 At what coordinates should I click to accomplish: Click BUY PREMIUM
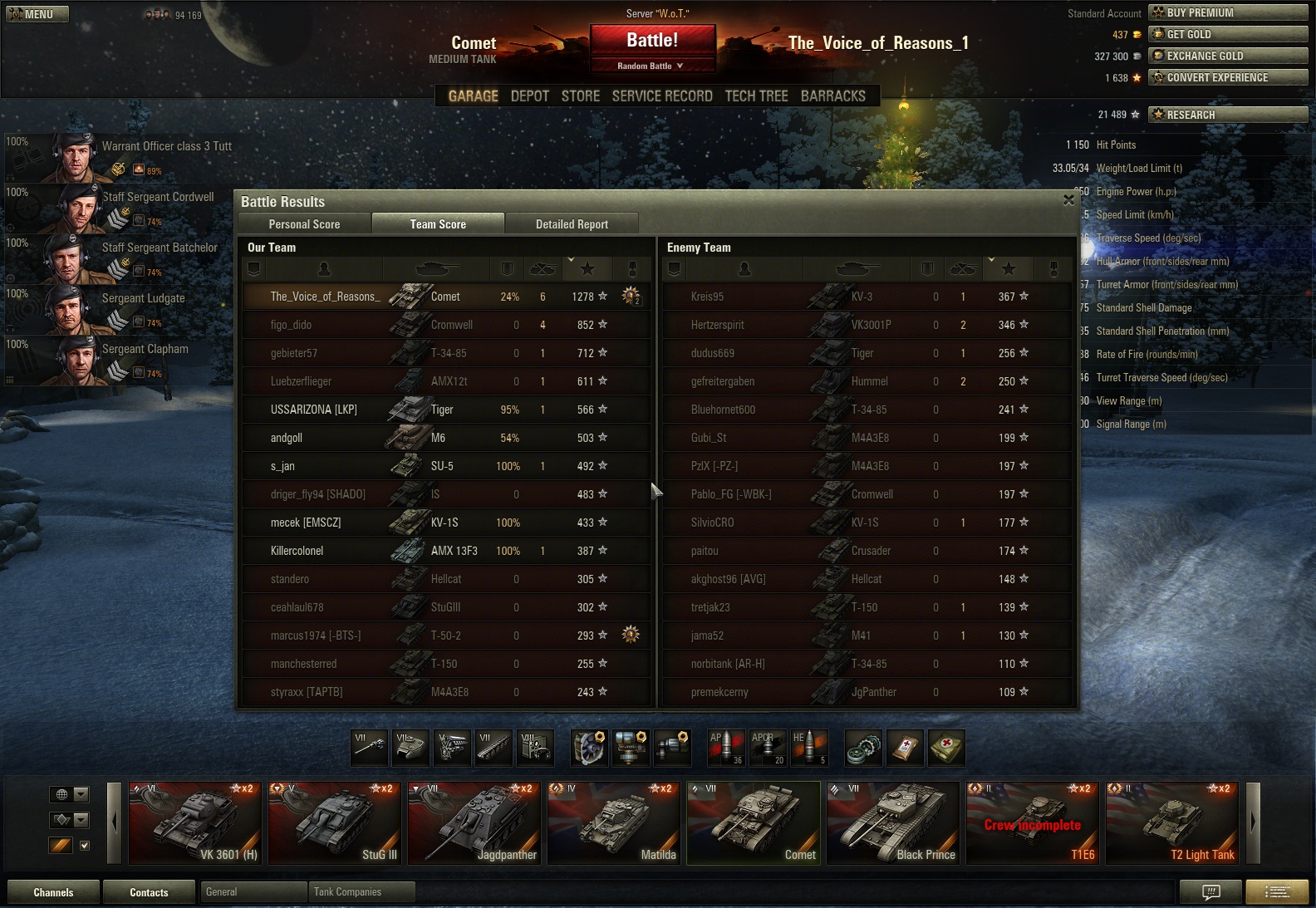1227,12
